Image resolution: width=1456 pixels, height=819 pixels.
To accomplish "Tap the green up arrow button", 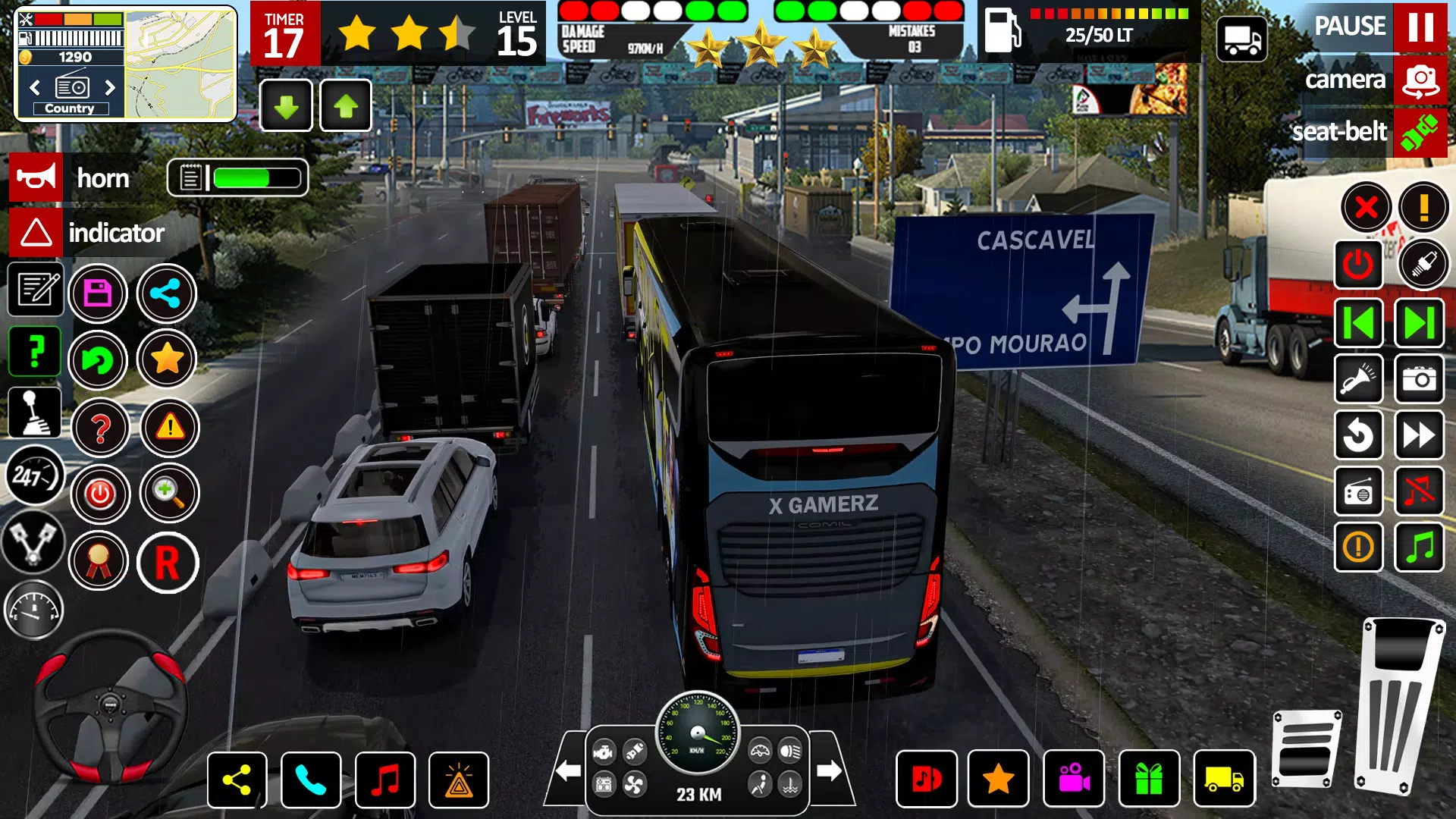I will click(346, 106).
